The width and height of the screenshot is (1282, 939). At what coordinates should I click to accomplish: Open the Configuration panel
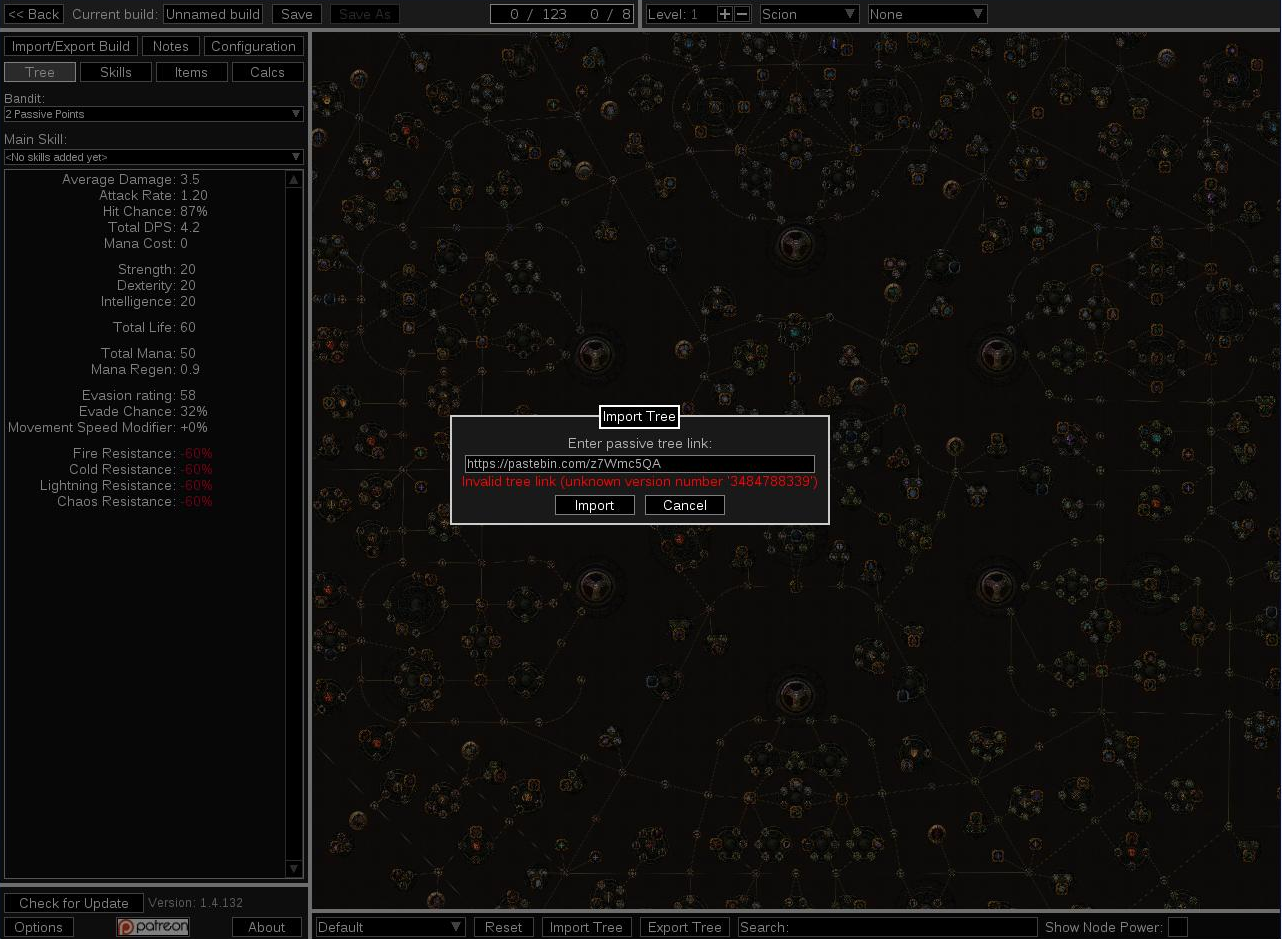click(253, 46)
